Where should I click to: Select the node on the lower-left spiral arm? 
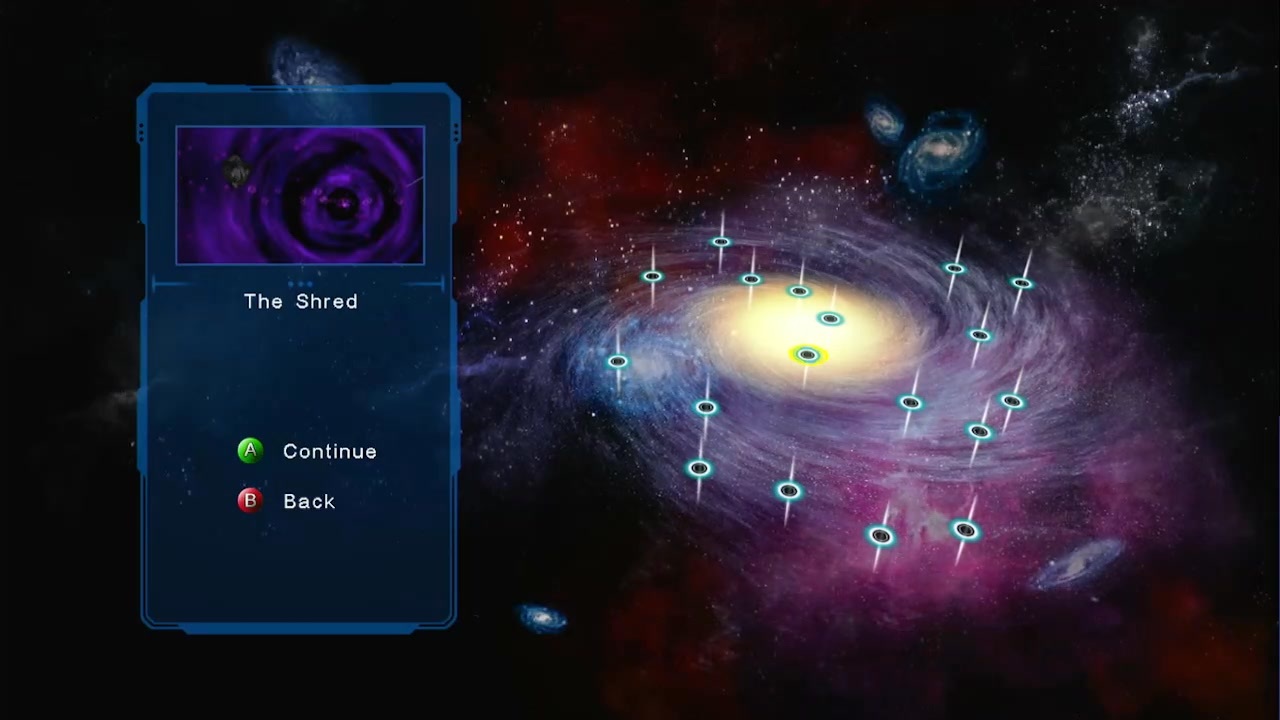pyautogui.click(x=698, y=468)
